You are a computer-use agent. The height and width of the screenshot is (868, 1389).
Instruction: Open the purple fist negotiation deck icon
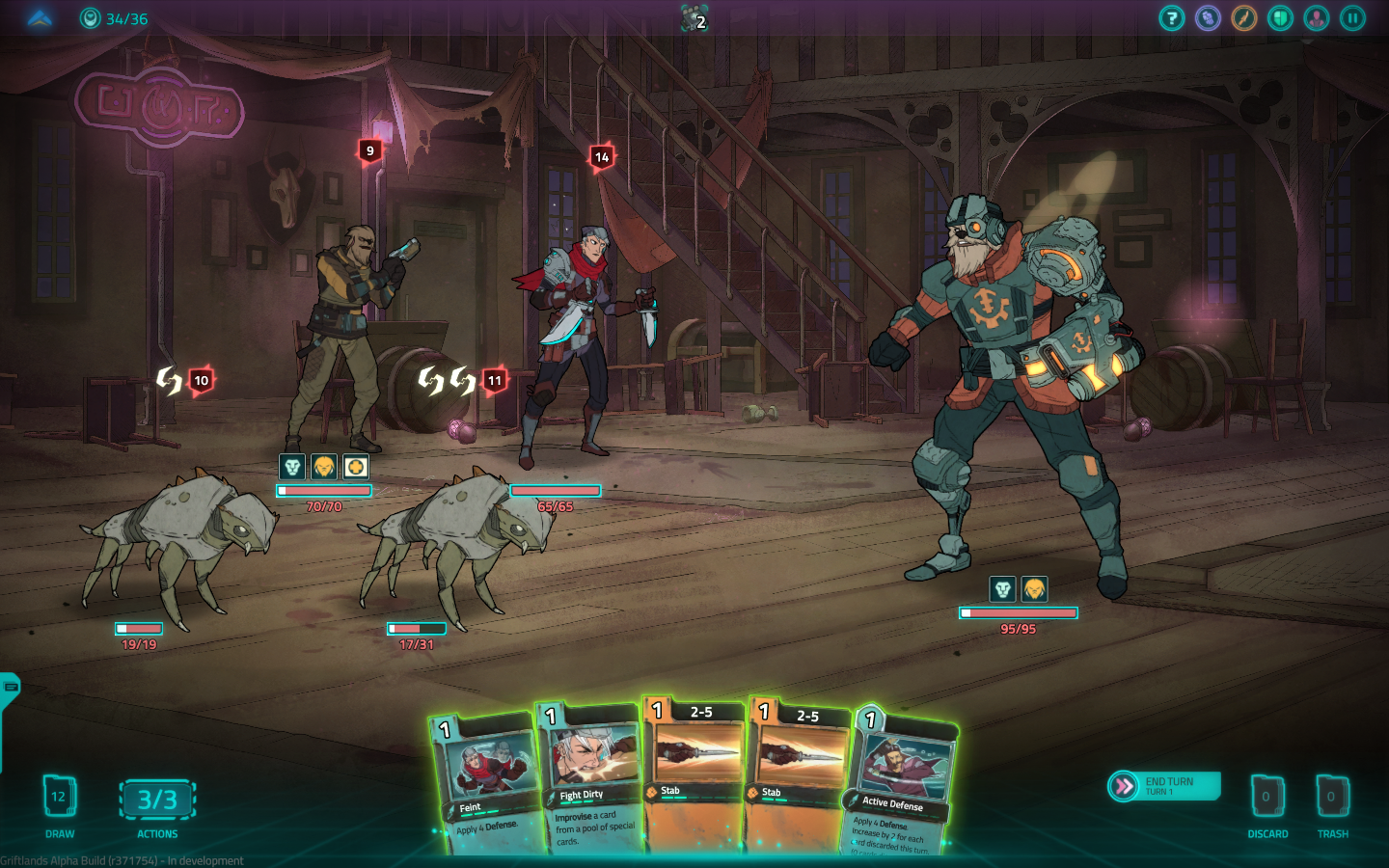[1208, 18]
